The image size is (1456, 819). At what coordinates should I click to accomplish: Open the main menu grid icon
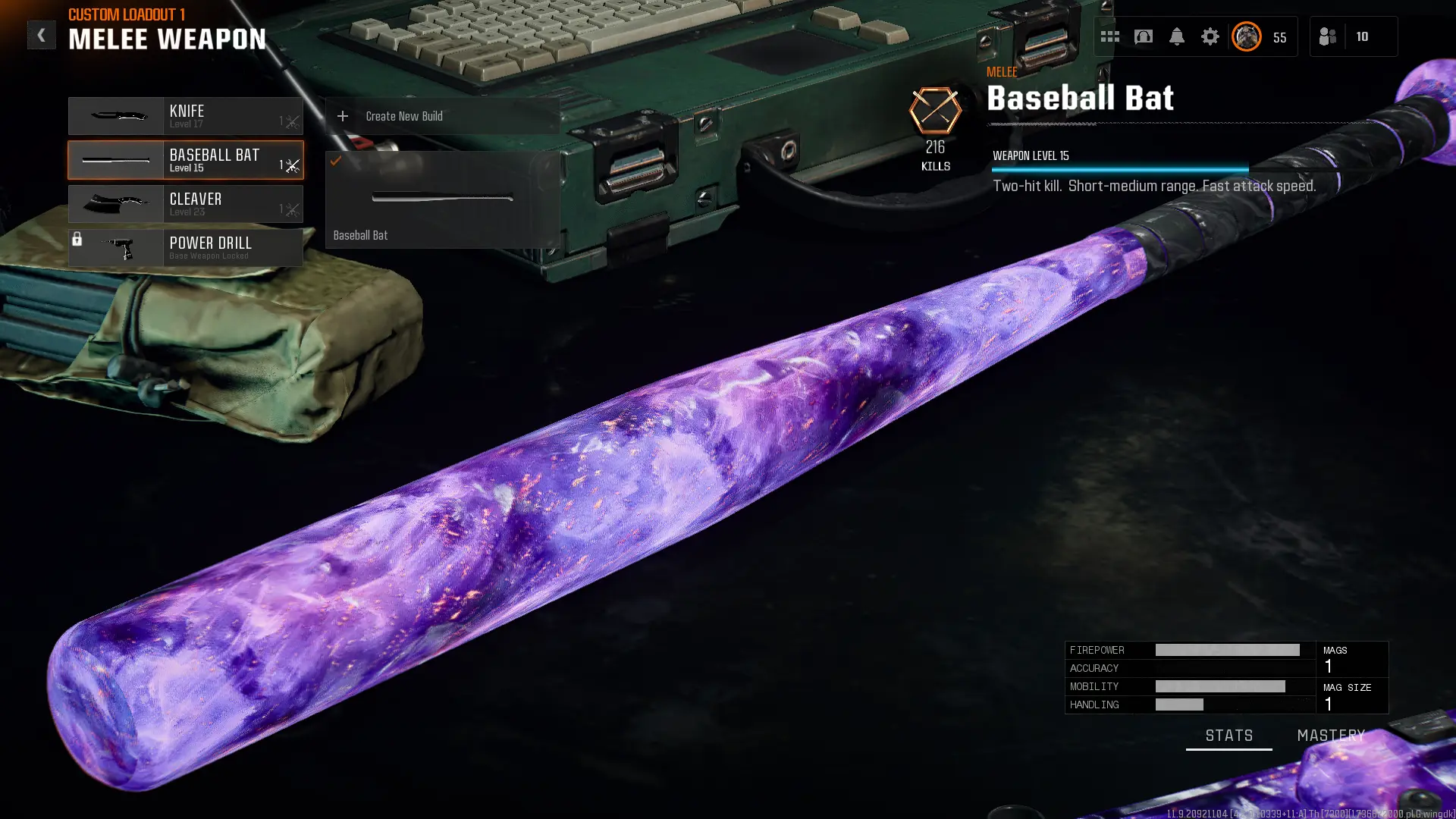pos(1109,36)
